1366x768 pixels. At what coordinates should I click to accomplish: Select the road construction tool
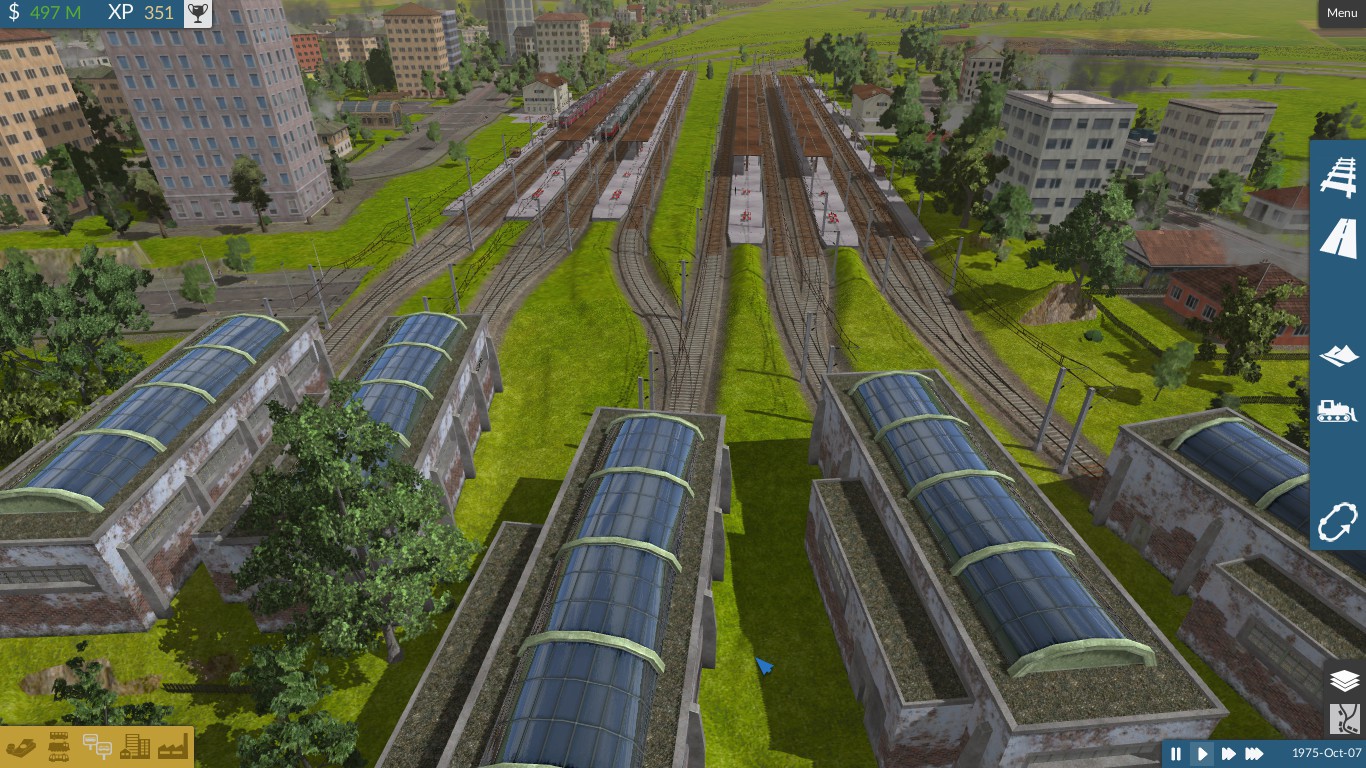[1337, 238]
